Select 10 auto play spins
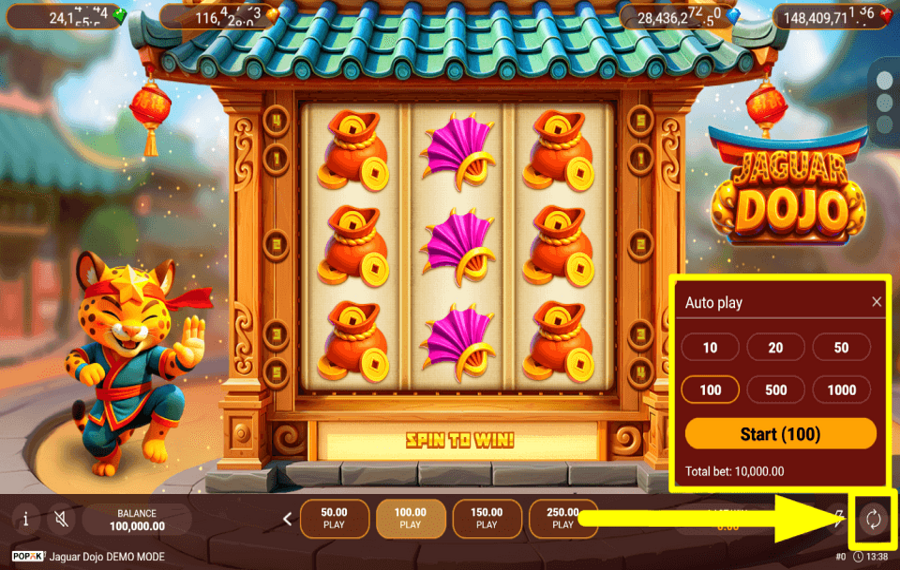 pyautogui.click(x=710, y=347)
